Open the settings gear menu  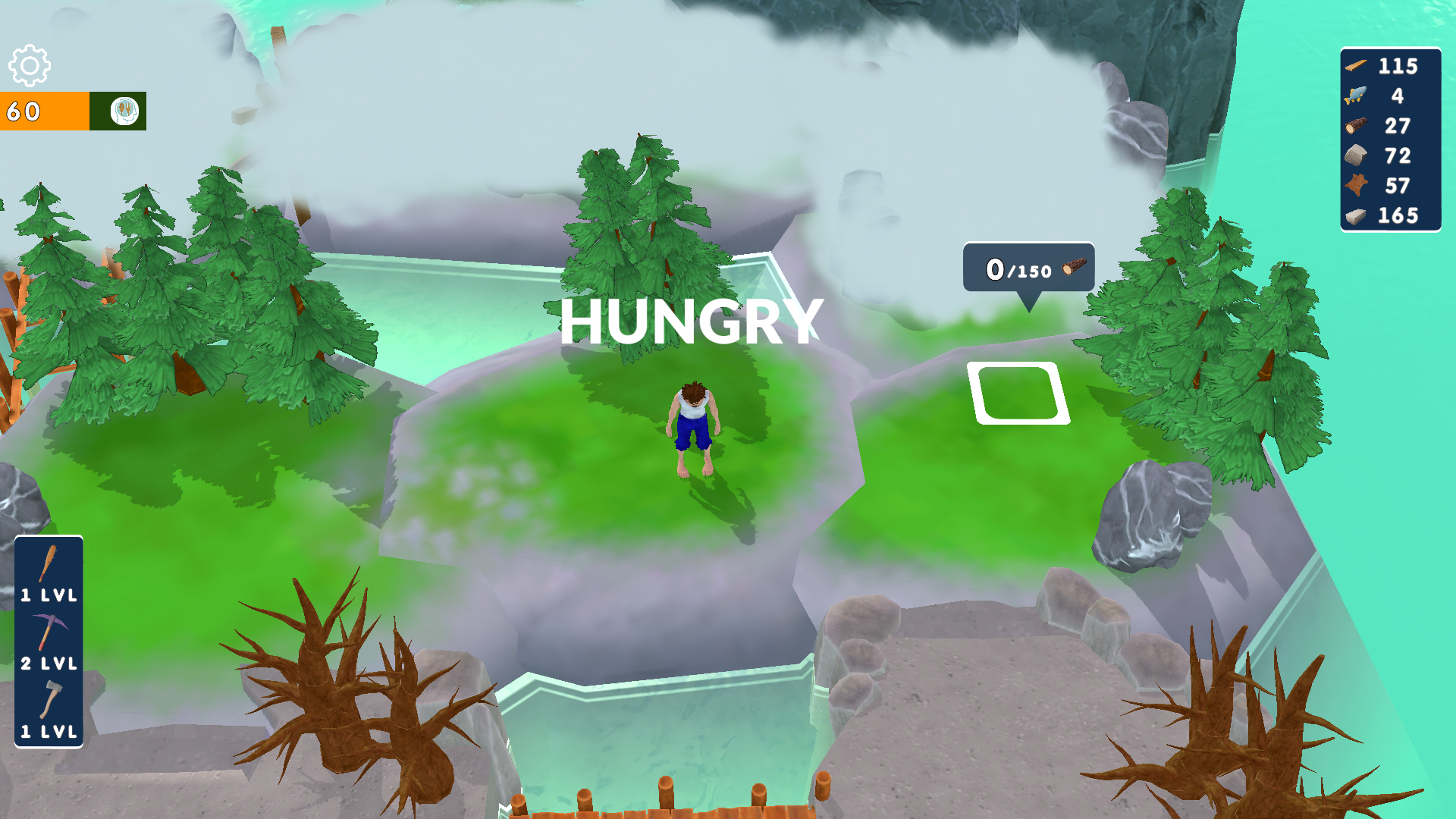30,65
